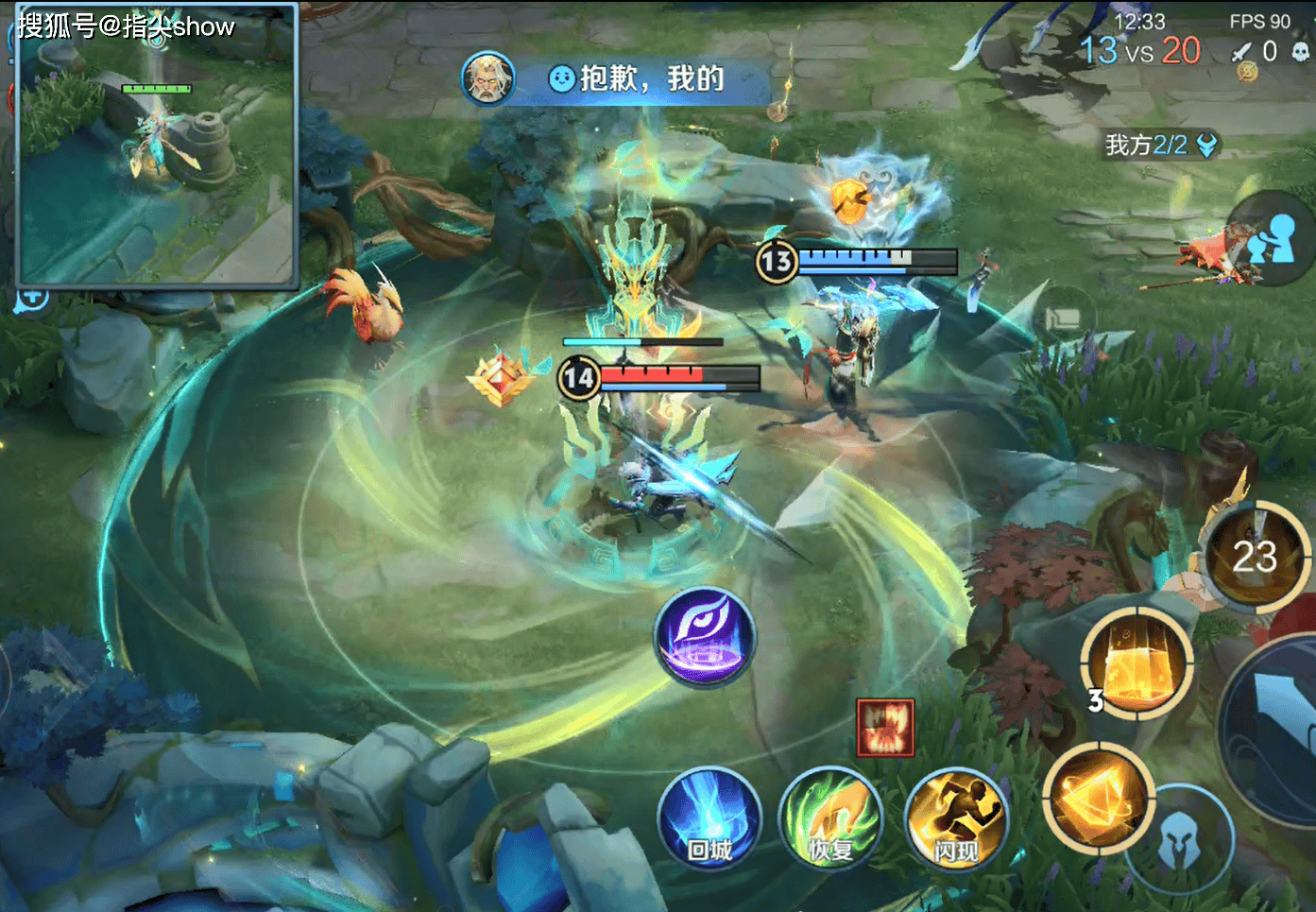Image resolution: width=1316 pixels, height=912 pixels.
Task: Open the 我方2/2 team status indicator
Action: click(x=1159, y=145)
